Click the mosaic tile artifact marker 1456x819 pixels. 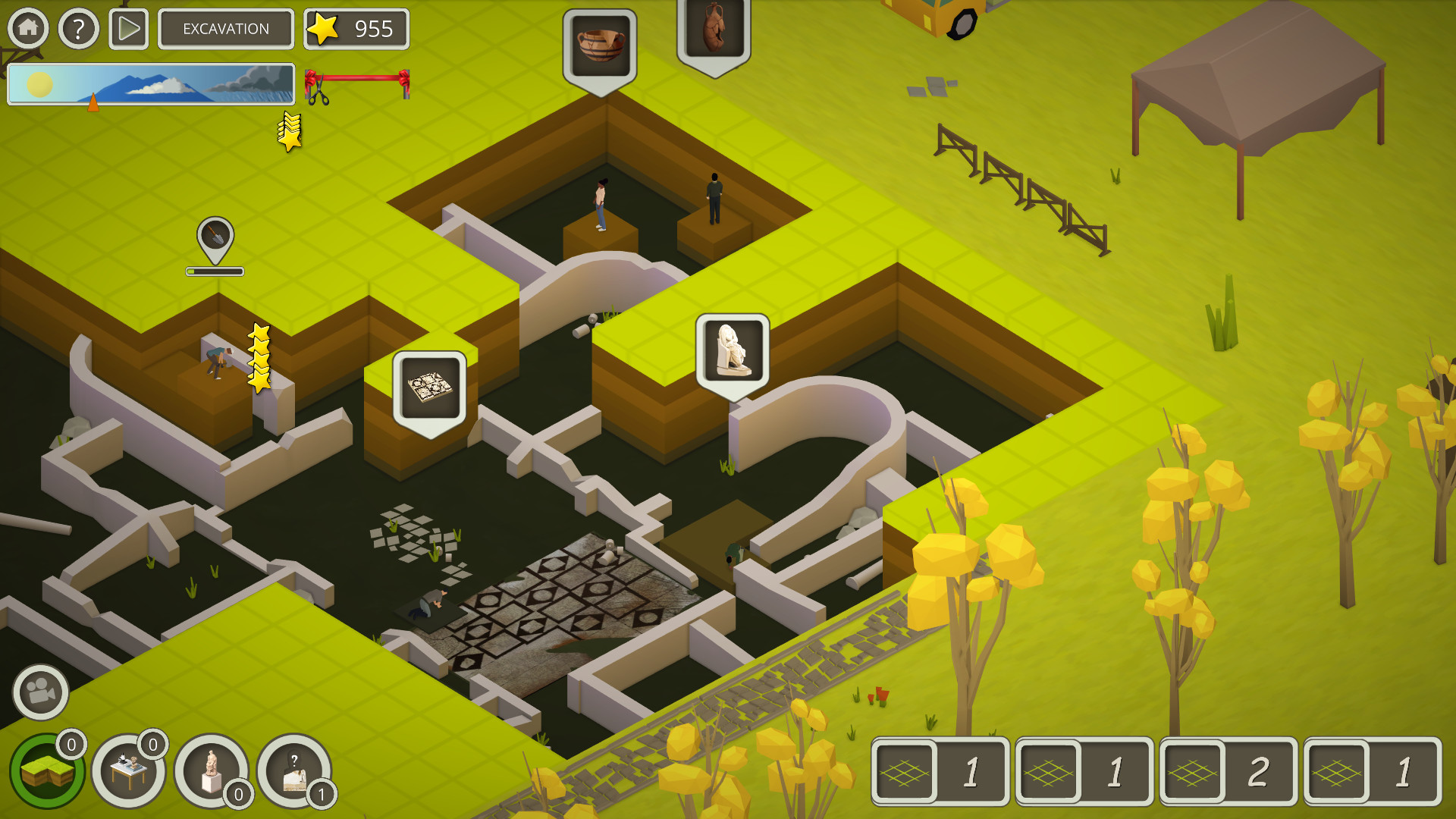(428, 383)
